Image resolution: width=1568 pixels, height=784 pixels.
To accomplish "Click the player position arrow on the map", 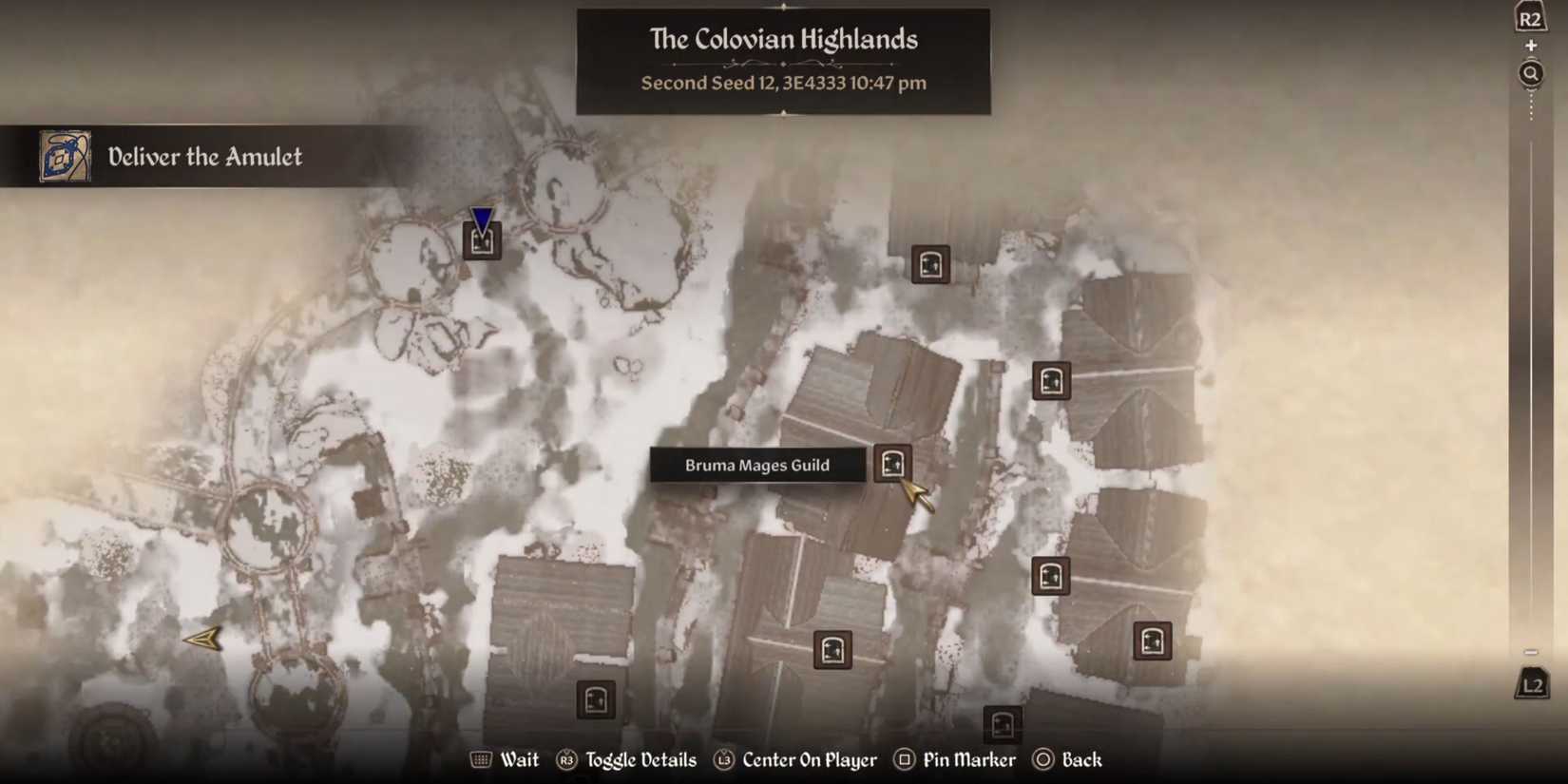I will 203,639.
